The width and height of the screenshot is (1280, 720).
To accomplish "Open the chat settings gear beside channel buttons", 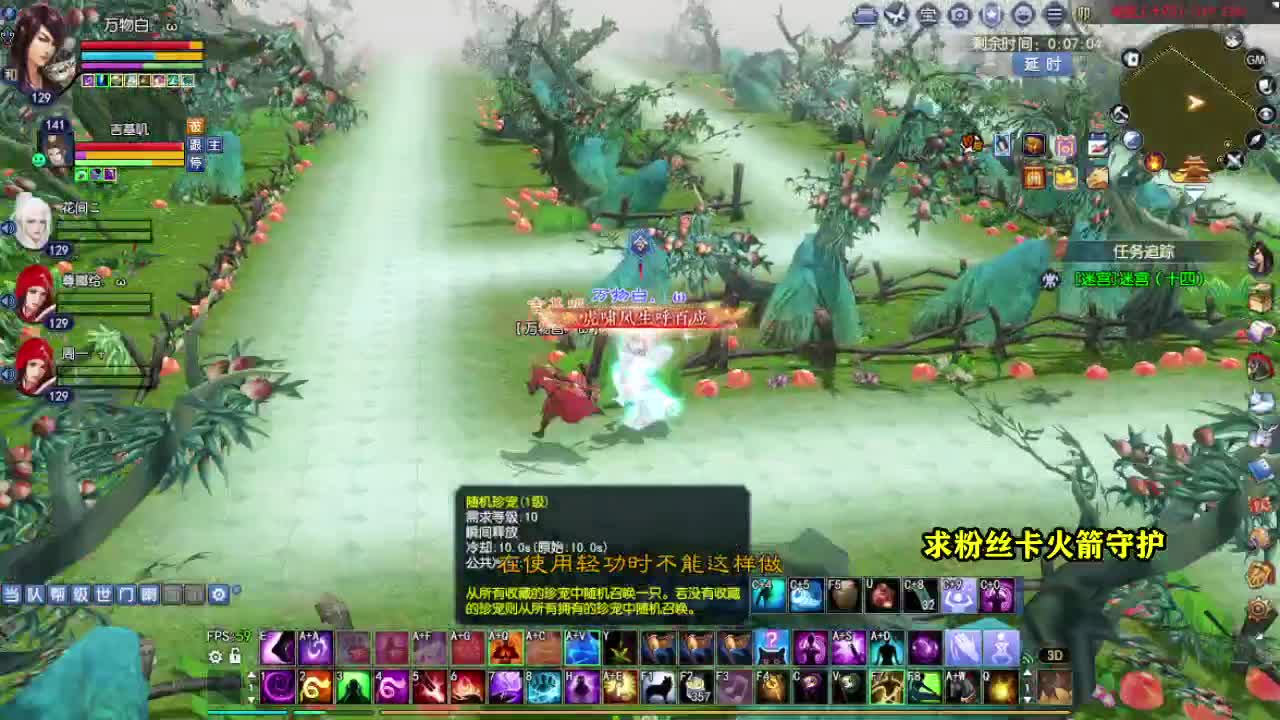I will pos(218,595).
